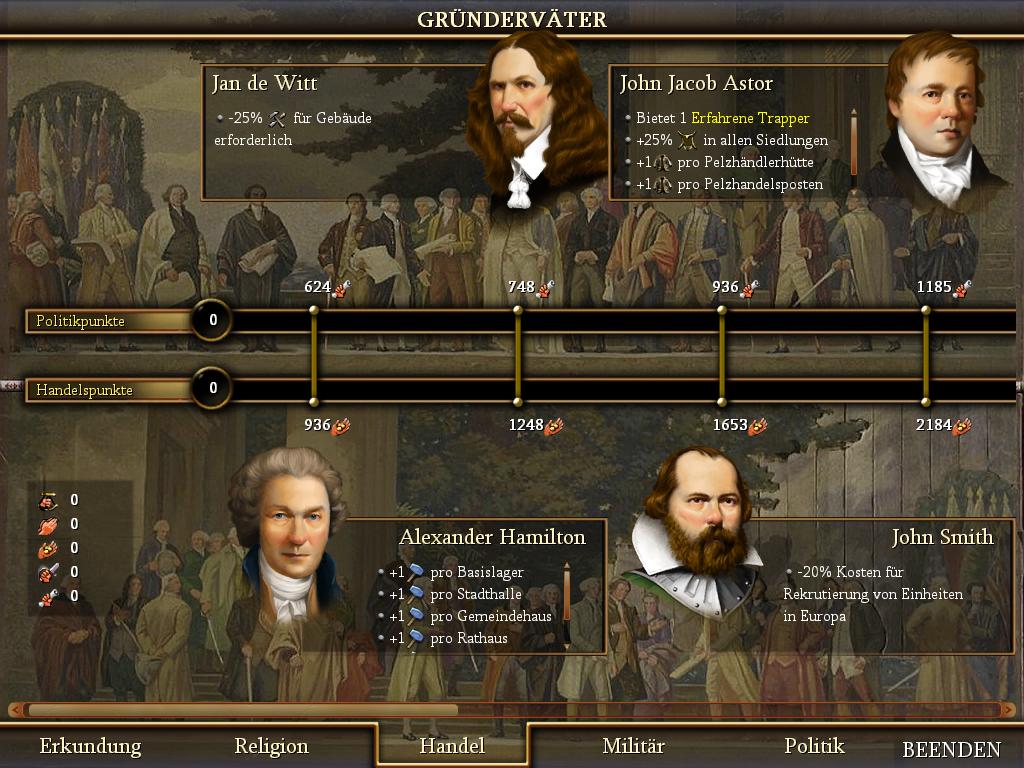
Task: Switch to the Politik tab
Action: pos(814,746)
